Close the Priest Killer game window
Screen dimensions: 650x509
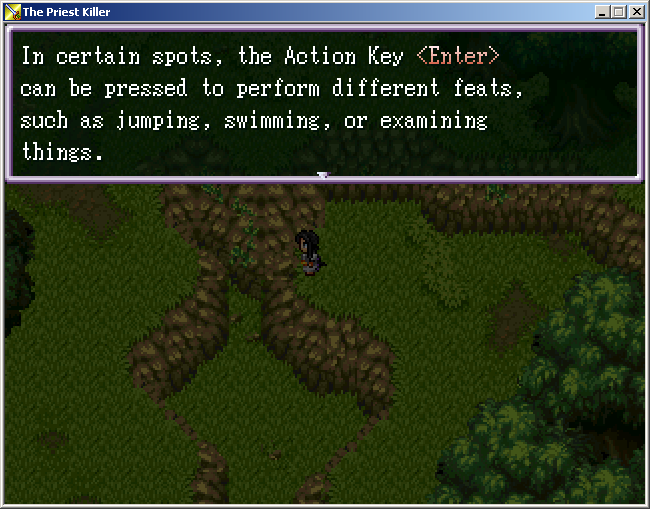[x=636, y=12]
